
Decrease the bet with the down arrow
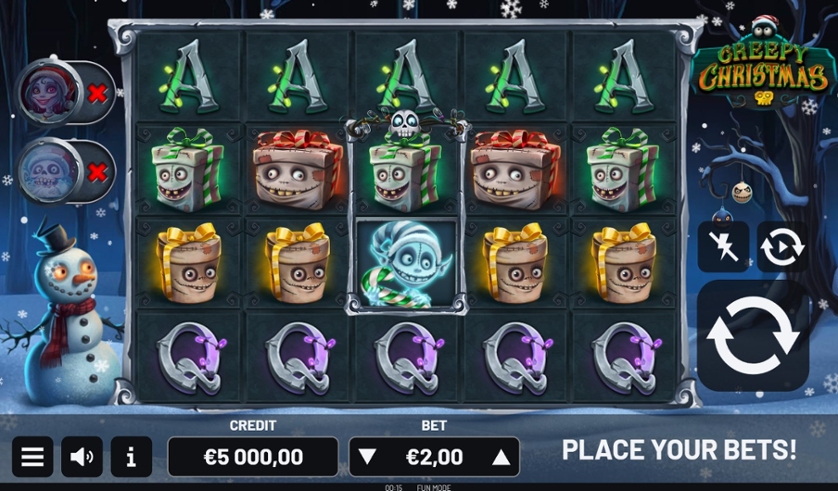pyautogui.click(x=367, y=457)
